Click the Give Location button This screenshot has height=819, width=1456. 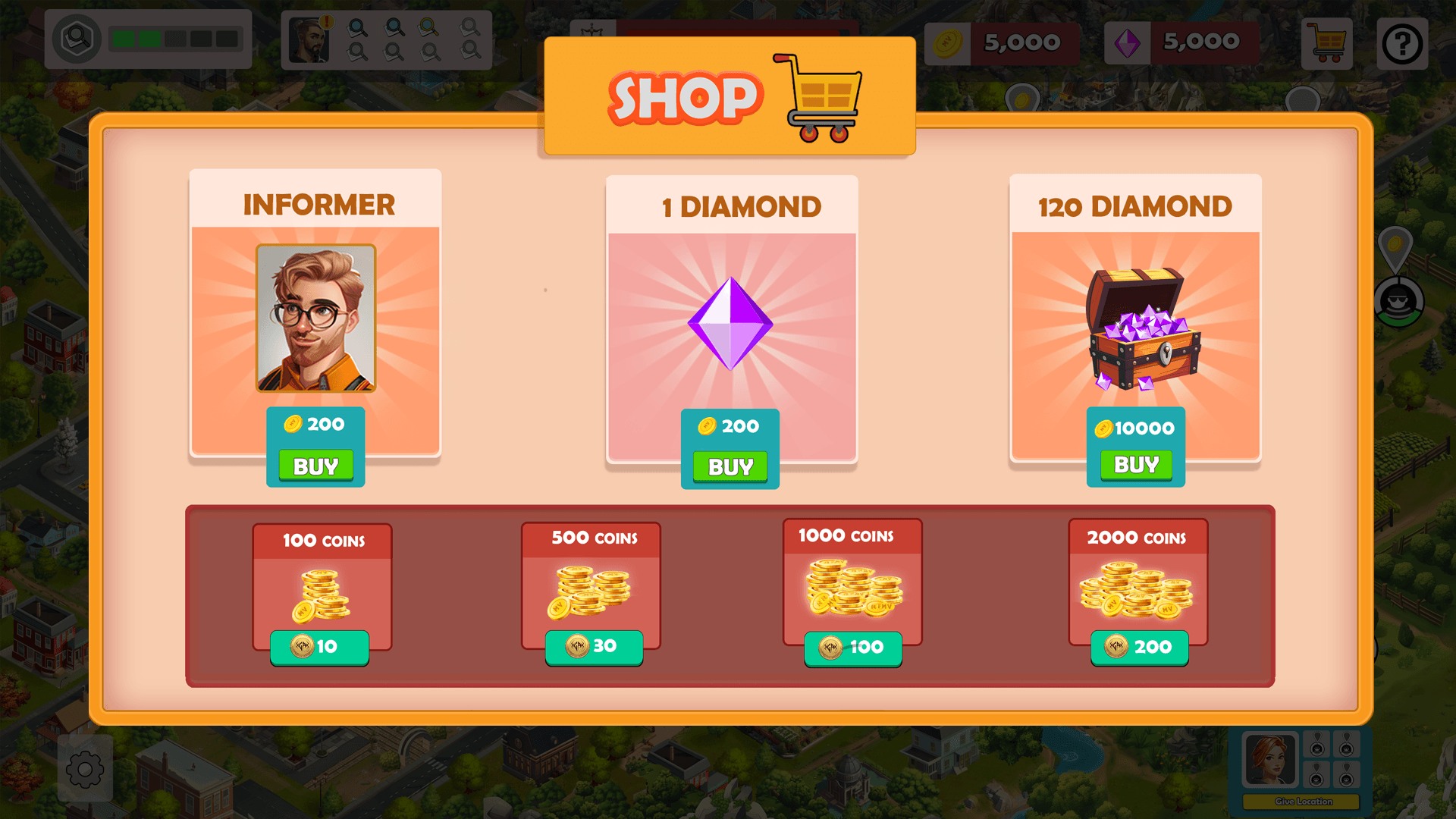click(x=1301, y=802)
